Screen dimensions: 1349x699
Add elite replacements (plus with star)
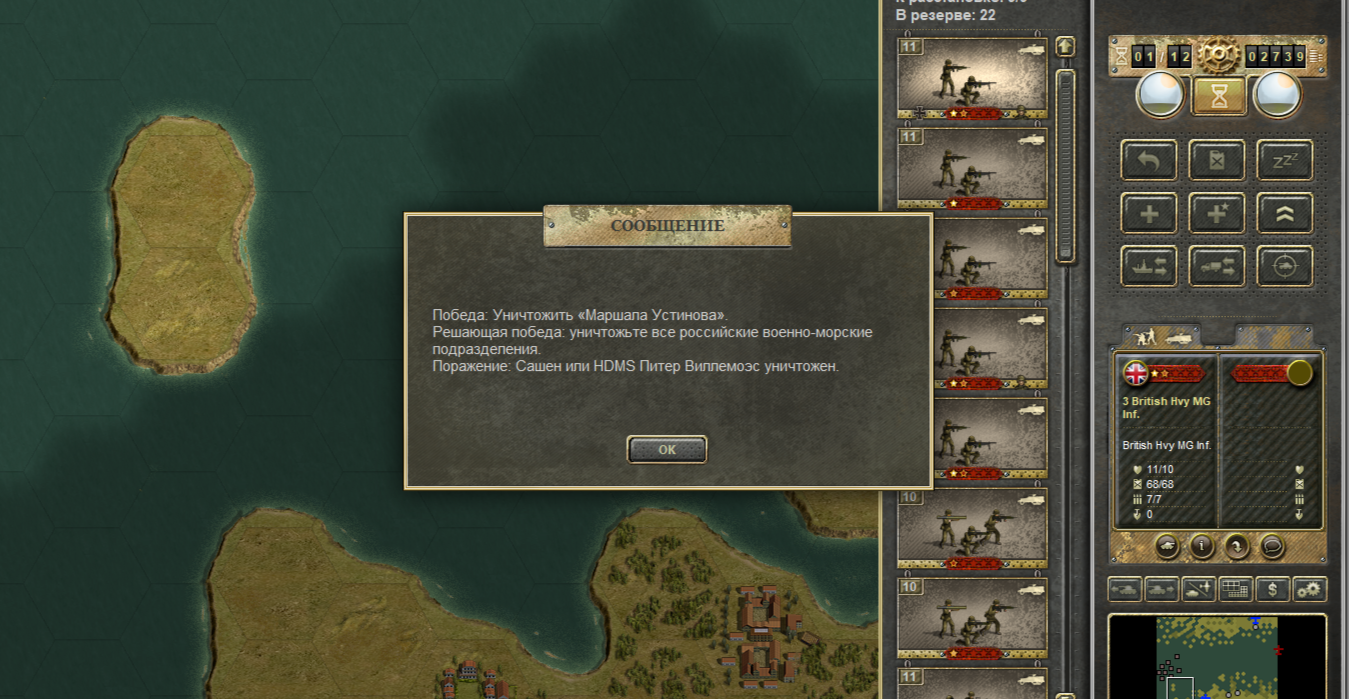click(x=1217, y=213)
